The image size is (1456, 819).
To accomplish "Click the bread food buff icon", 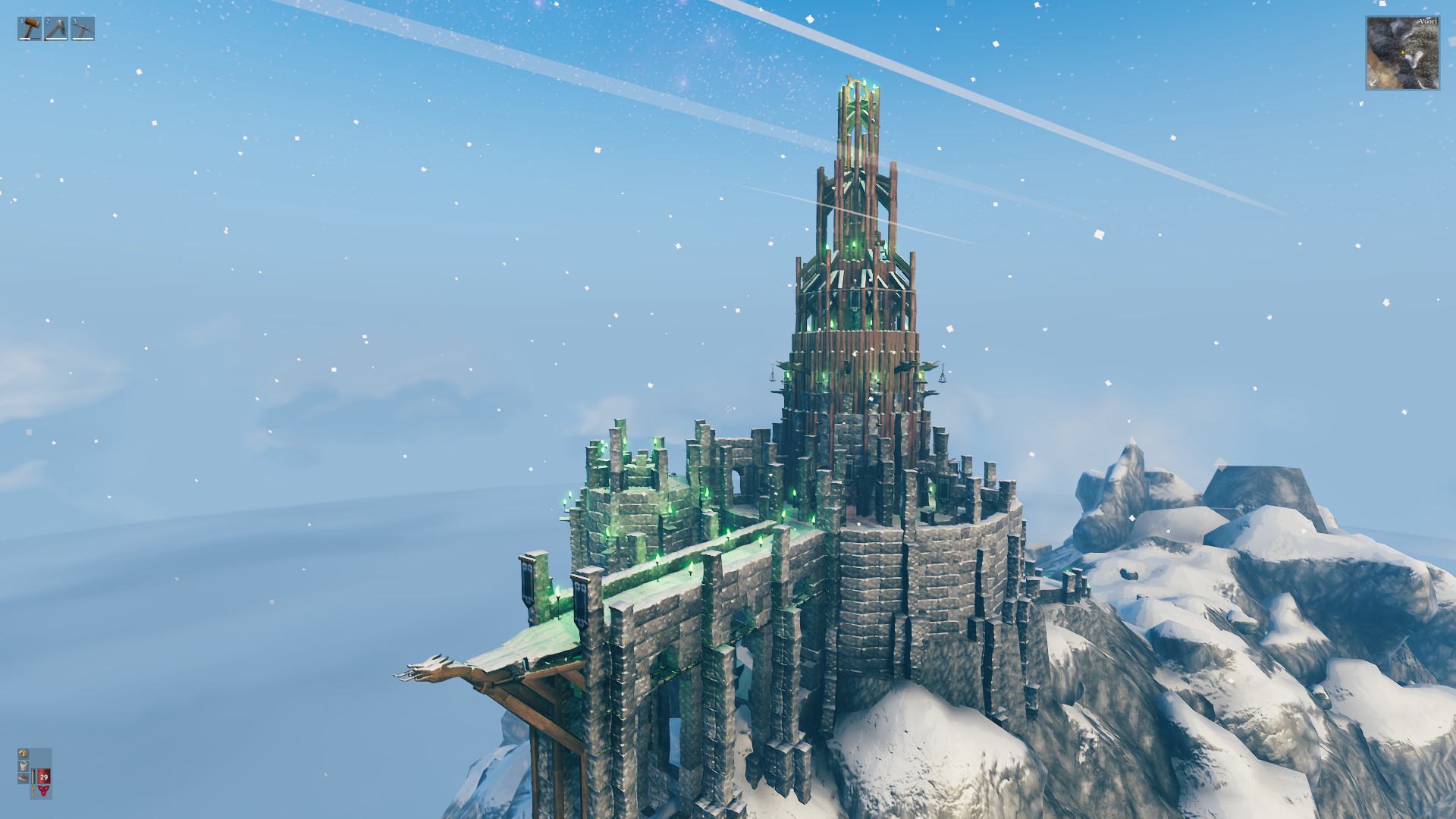I will coord(24,754).
